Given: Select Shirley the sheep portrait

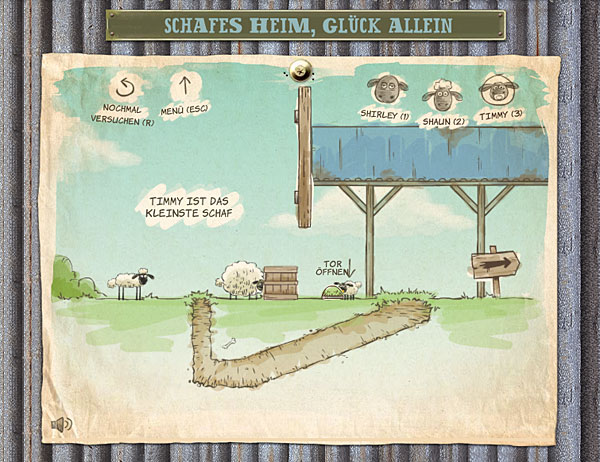Looking at the screenshot, I should point(383,91).
